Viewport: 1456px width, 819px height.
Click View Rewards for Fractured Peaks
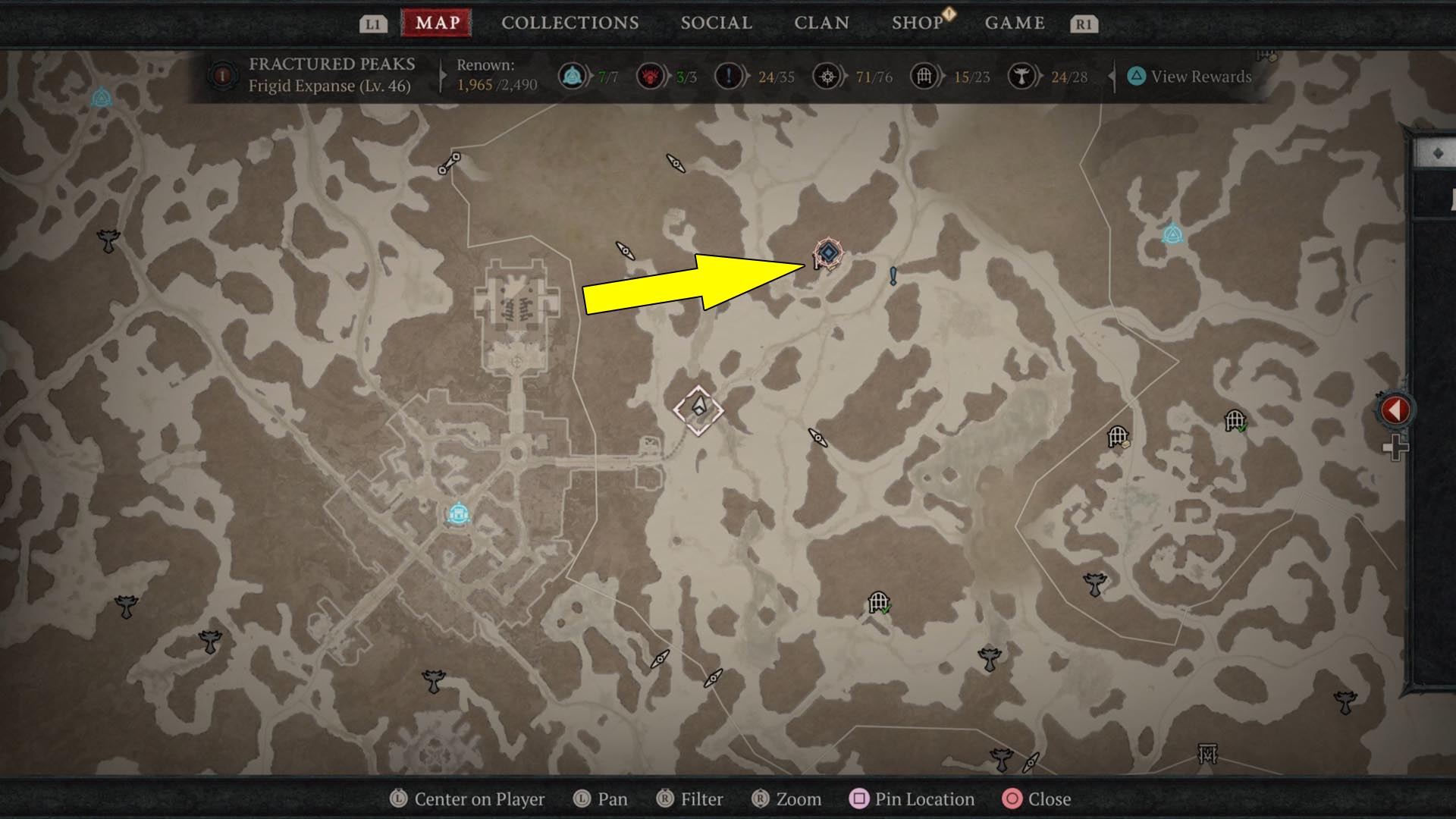(x=1189, y=77)
